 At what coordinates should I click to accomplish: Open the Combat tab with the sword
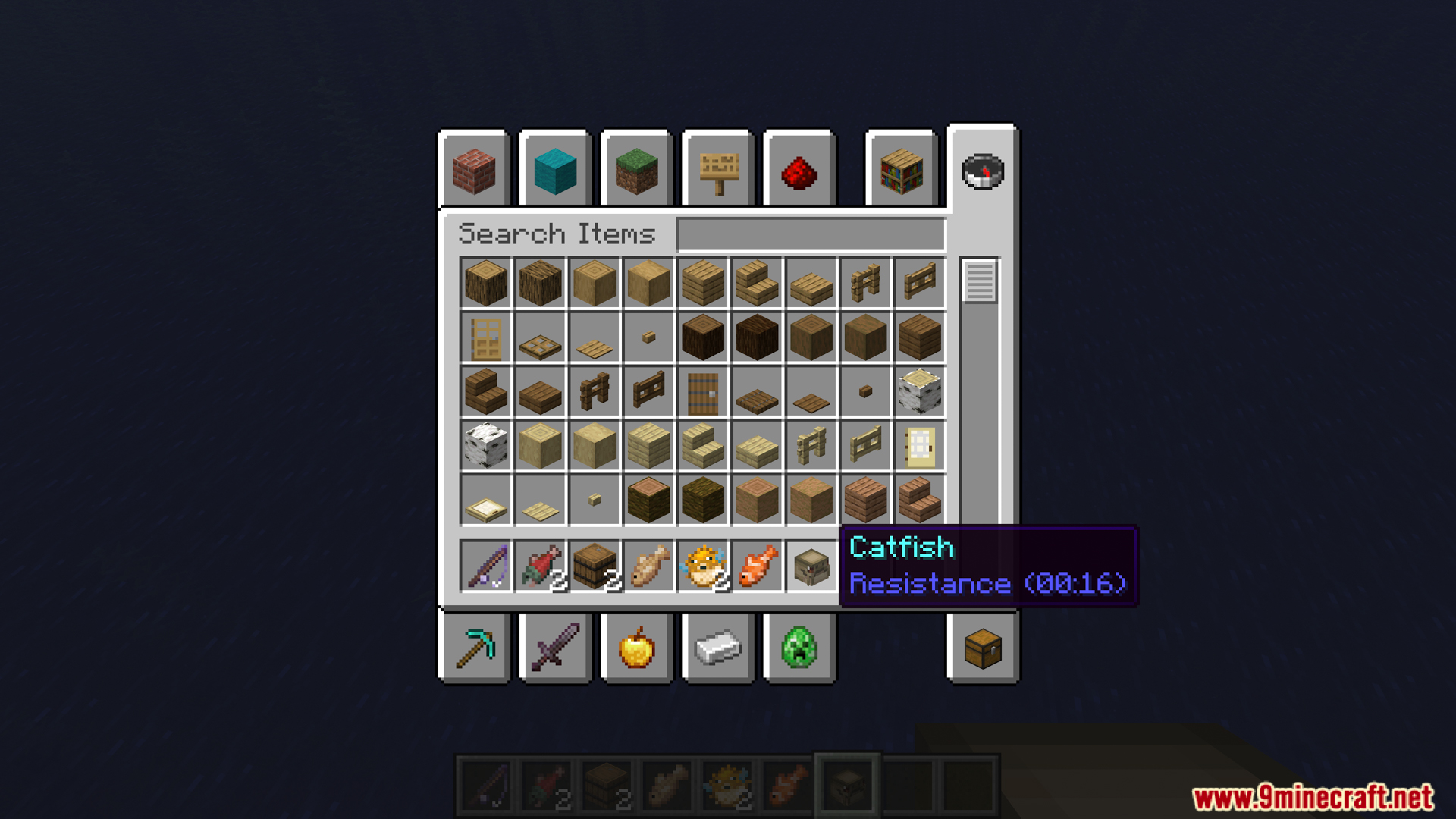point(556,648)
